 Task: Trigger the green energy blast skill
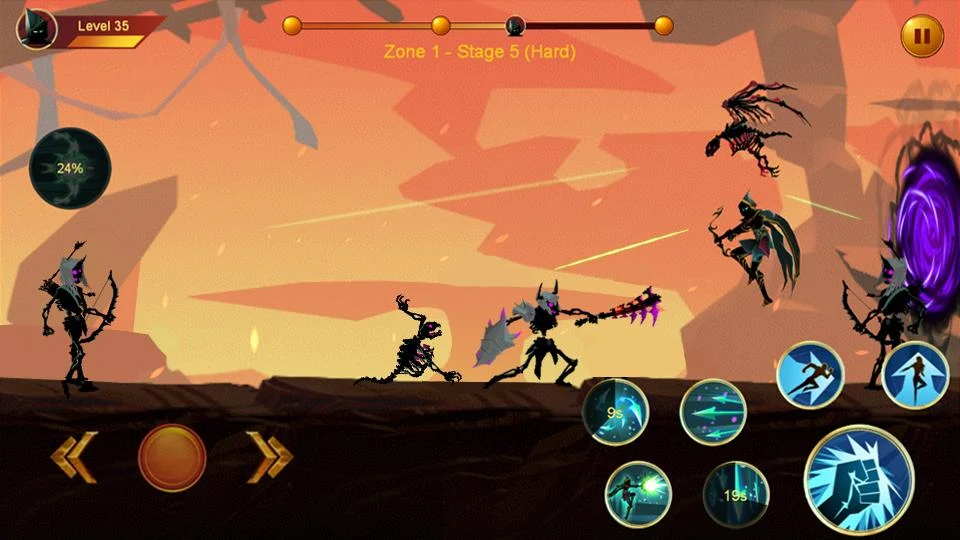tap(638, 494)
